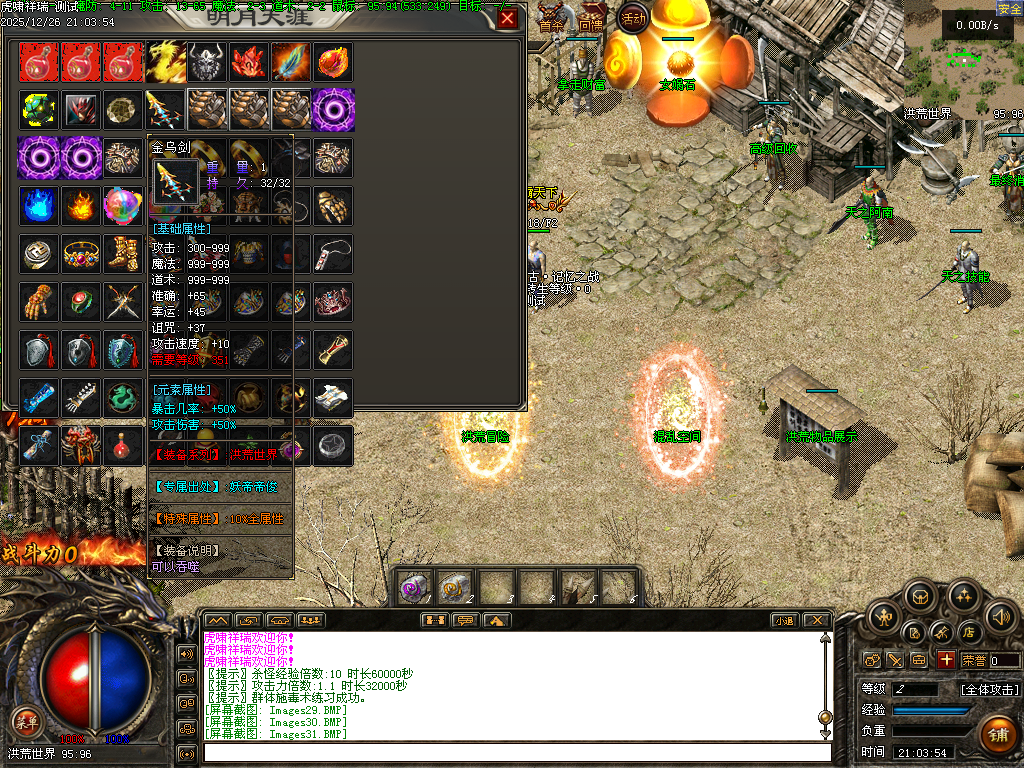Close the inventory bag window
This screenshot has width=1024, height=768.
508,19
